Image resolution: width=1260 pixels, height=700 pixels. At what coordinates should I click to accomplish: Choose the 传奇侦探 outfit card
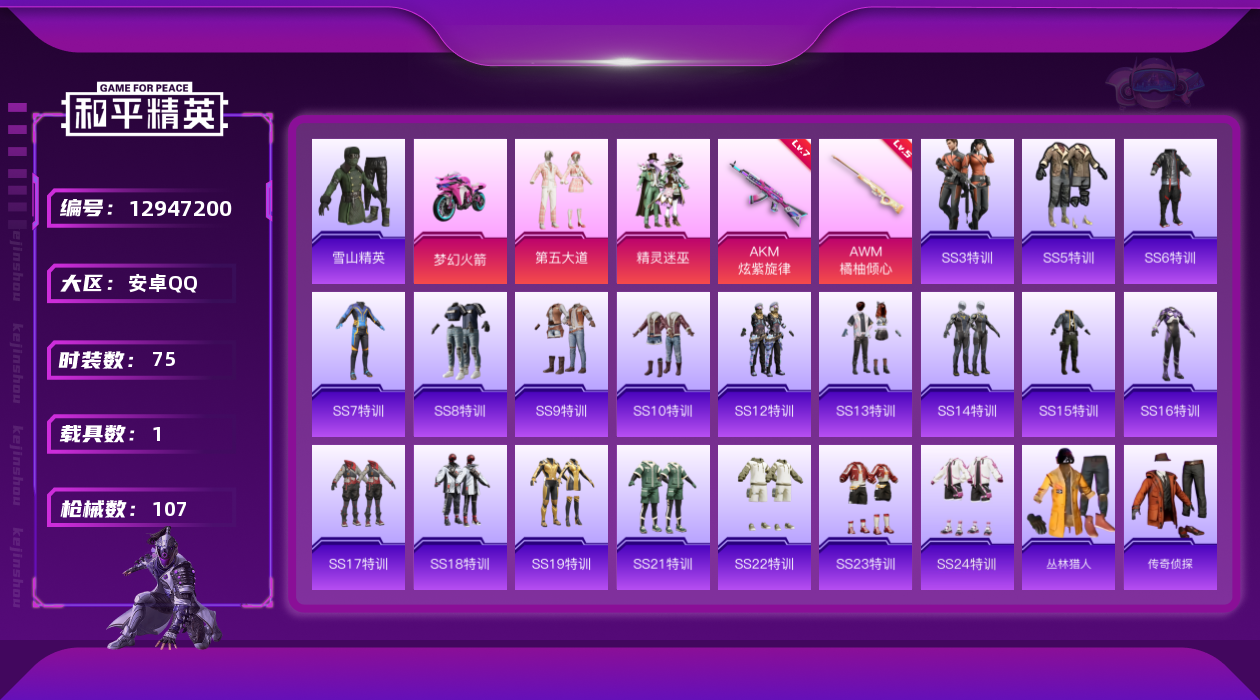pos(1170,517)
